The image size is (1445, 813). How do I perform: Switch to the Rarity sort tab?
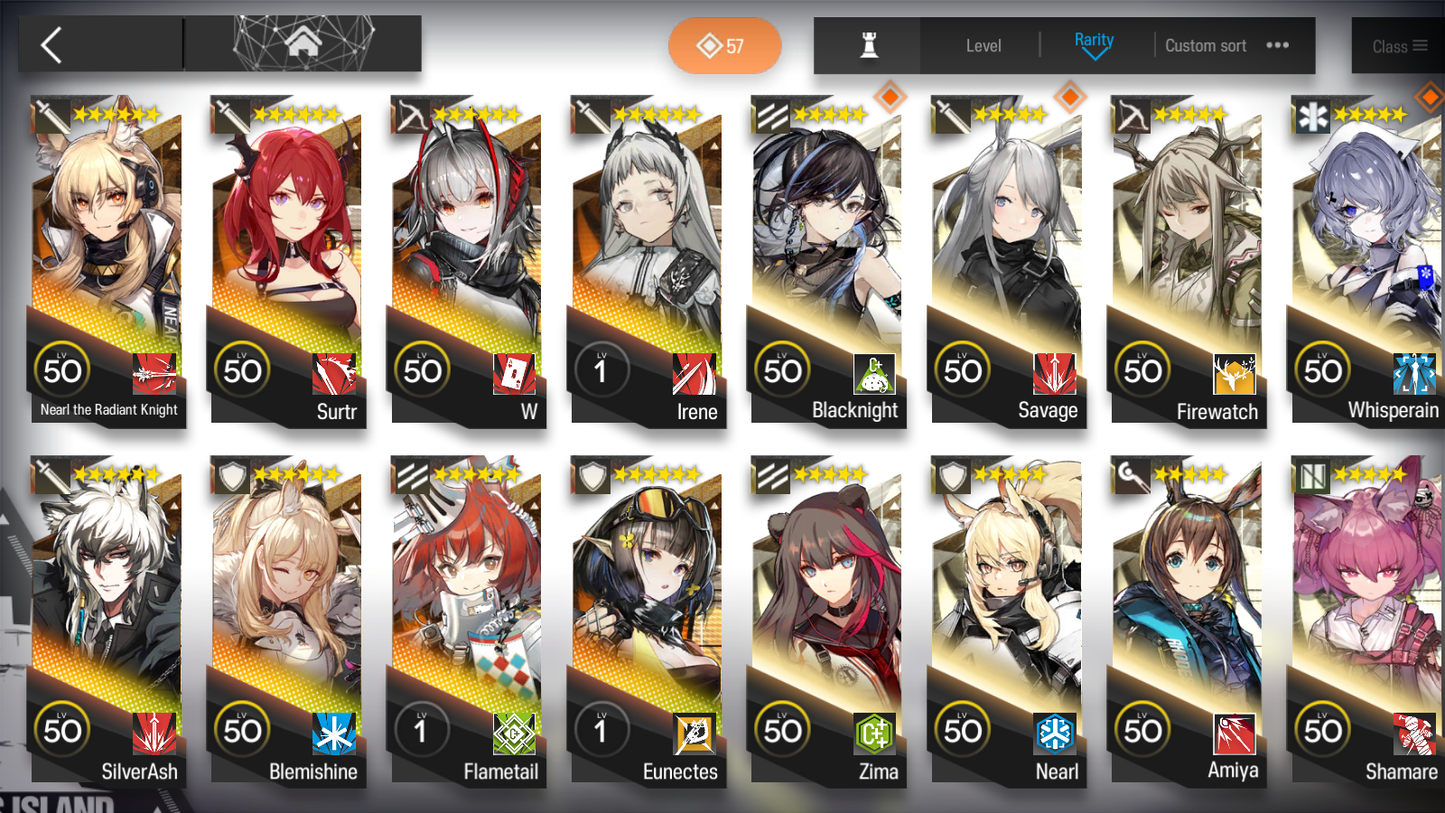point(1095,43)
